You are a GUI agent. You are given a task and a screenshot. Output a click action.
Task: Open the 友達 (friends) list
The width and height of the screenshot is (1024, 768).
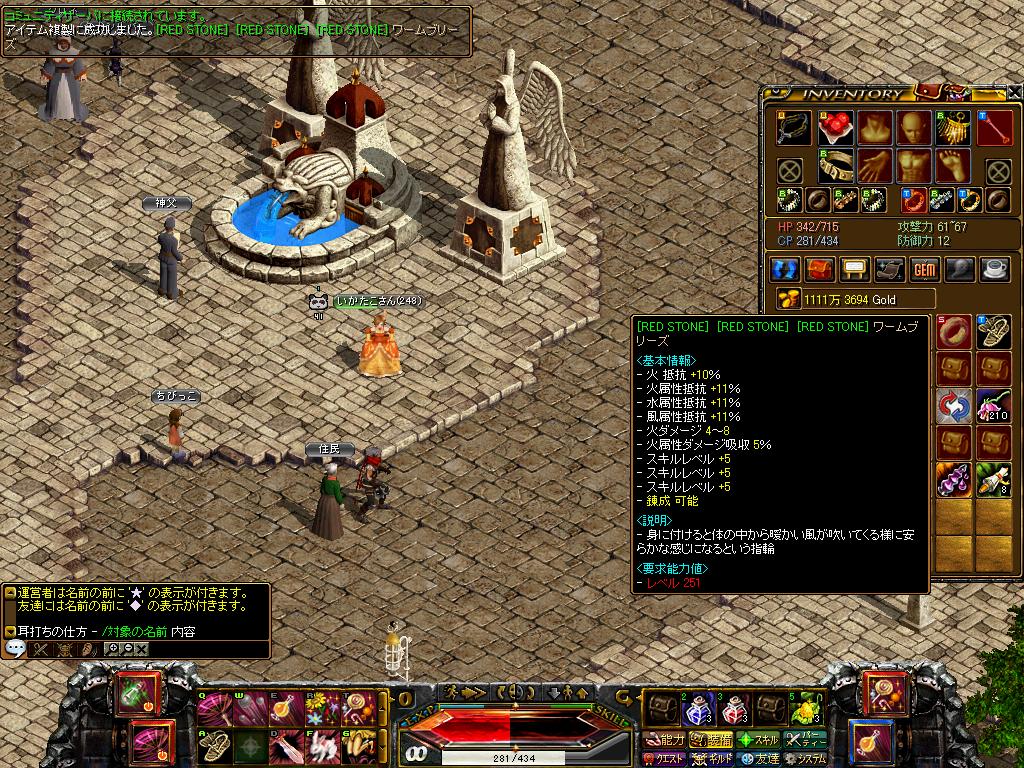coord(759,759)
